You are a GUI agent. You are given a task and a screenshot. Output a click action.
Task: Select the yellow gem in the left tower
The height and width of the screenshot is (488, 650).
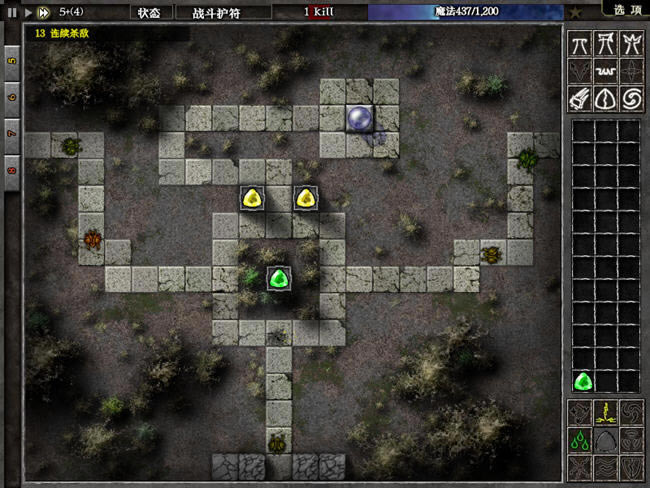coord(253,198)
